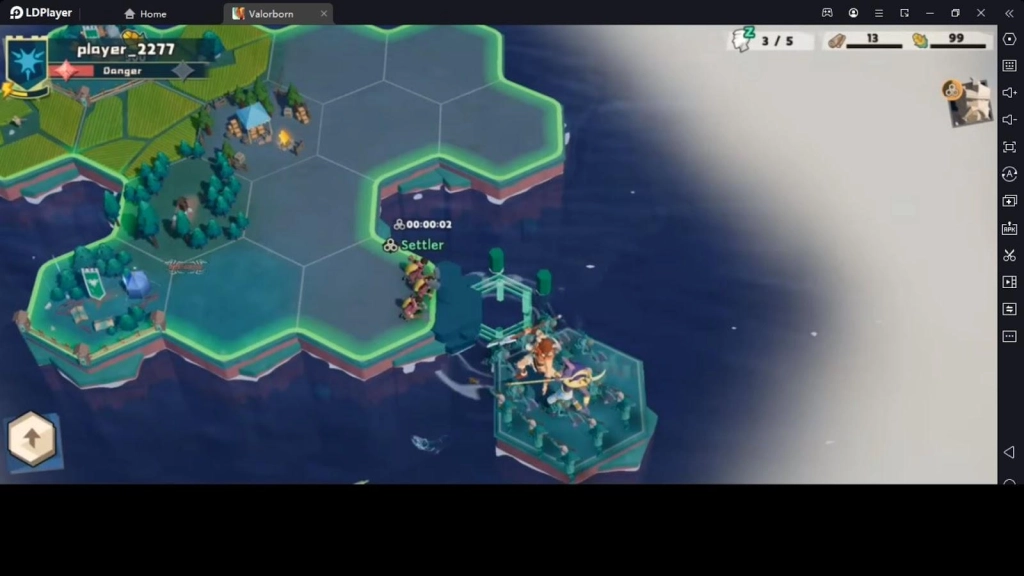Click the wood log resource icon
The image size is (1024, 576).
click(x=836, y=40)
